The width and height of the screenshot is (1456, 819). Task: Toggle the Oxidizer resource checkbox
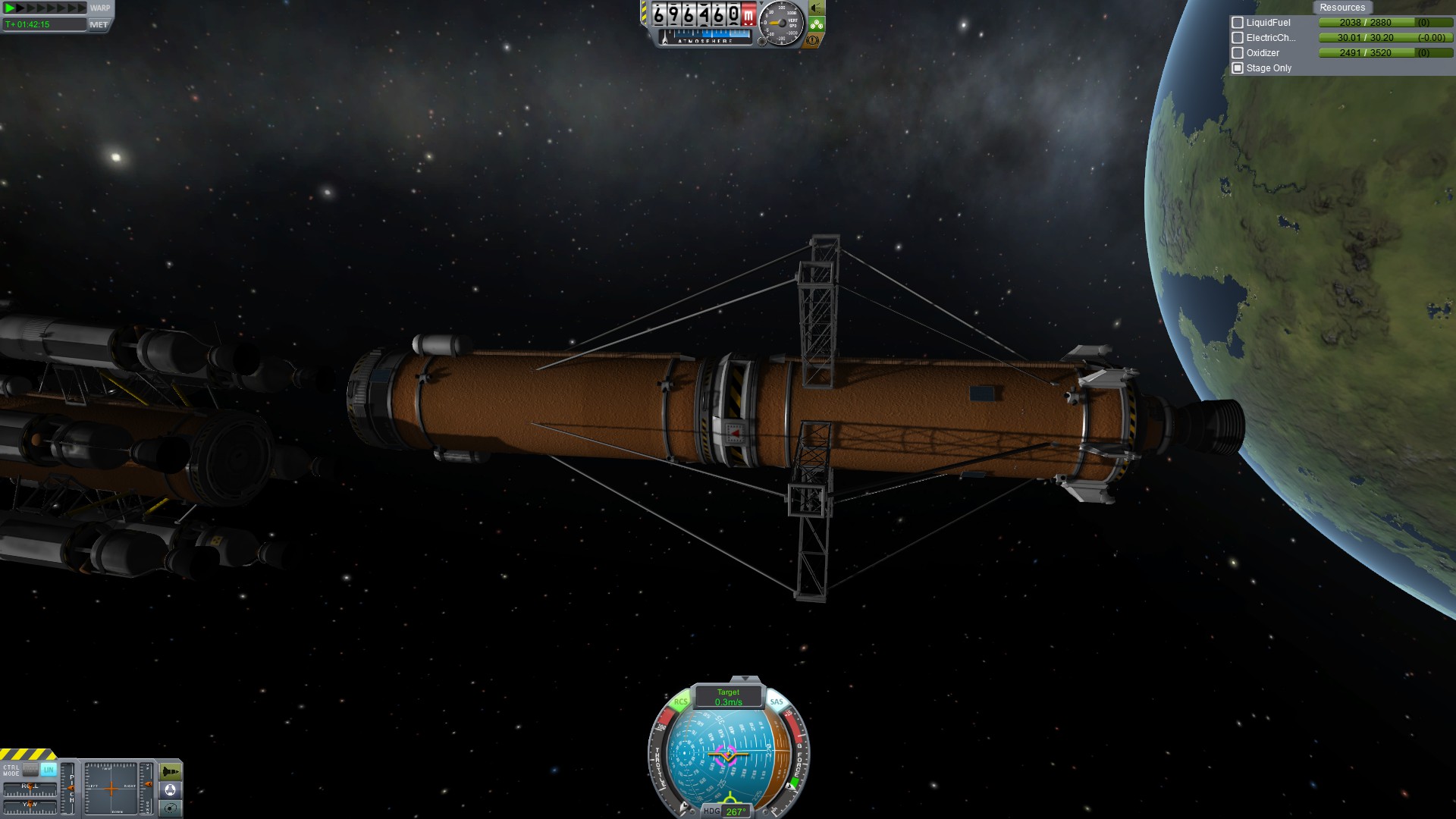tap(1238, 53)
